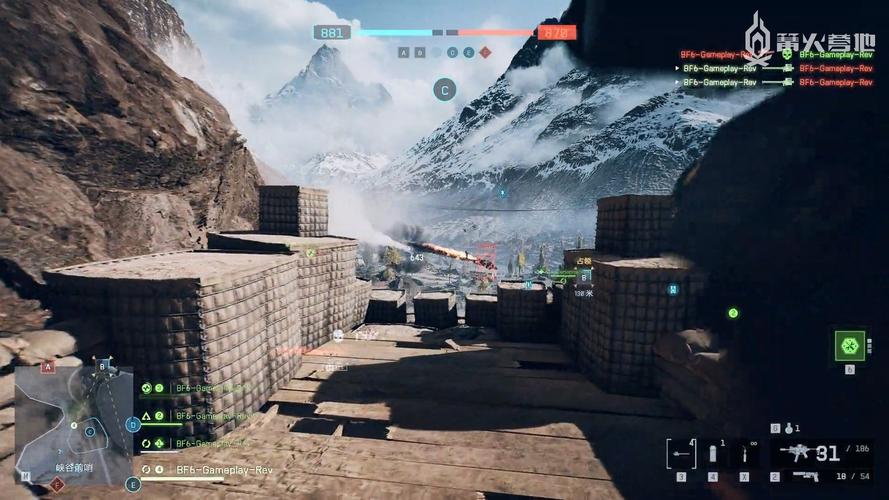Image resolution: width=889 pixels, height=500 pixels.
Task: Click the large circular C objective marker
Action: tap(445, 90)
